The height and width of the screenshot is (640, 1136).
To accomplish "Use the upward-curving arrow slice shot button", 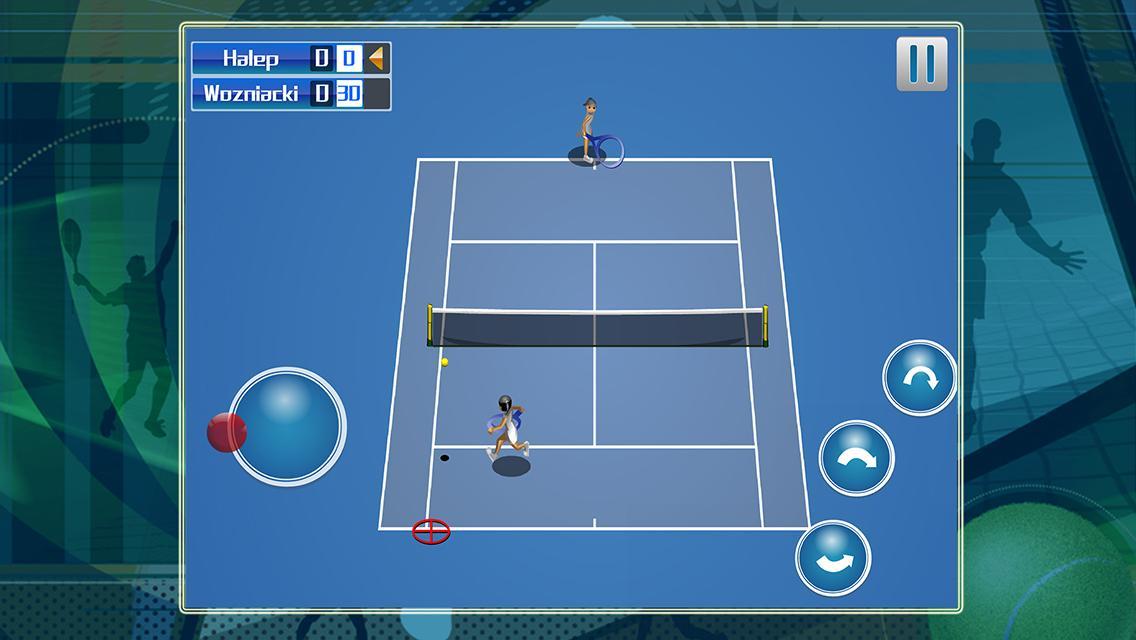I will point(833,558).
